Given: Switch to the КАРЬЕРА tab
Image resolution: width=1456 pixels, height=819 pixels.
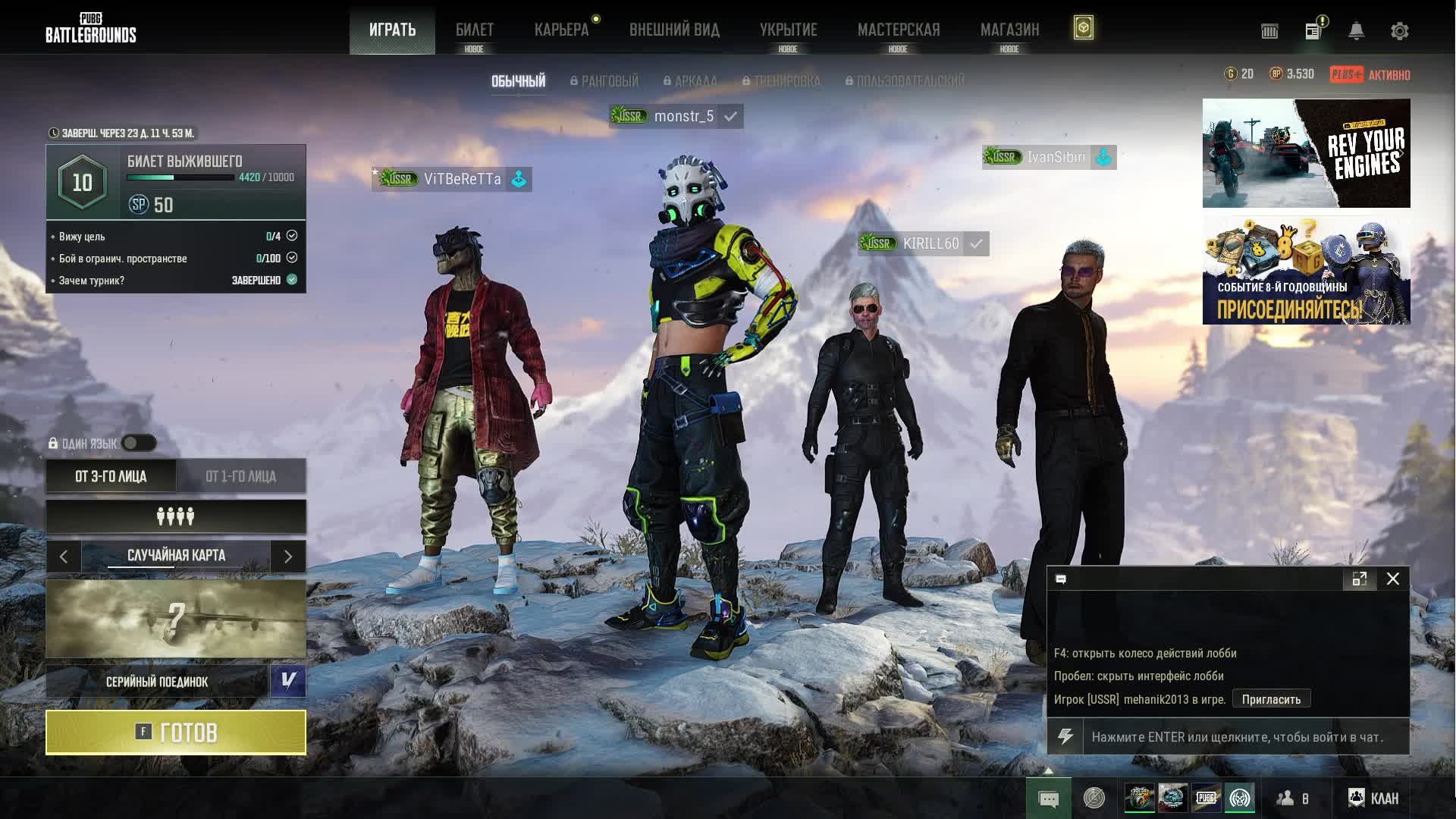Looking at the screenshot, I should pos(561,30).
